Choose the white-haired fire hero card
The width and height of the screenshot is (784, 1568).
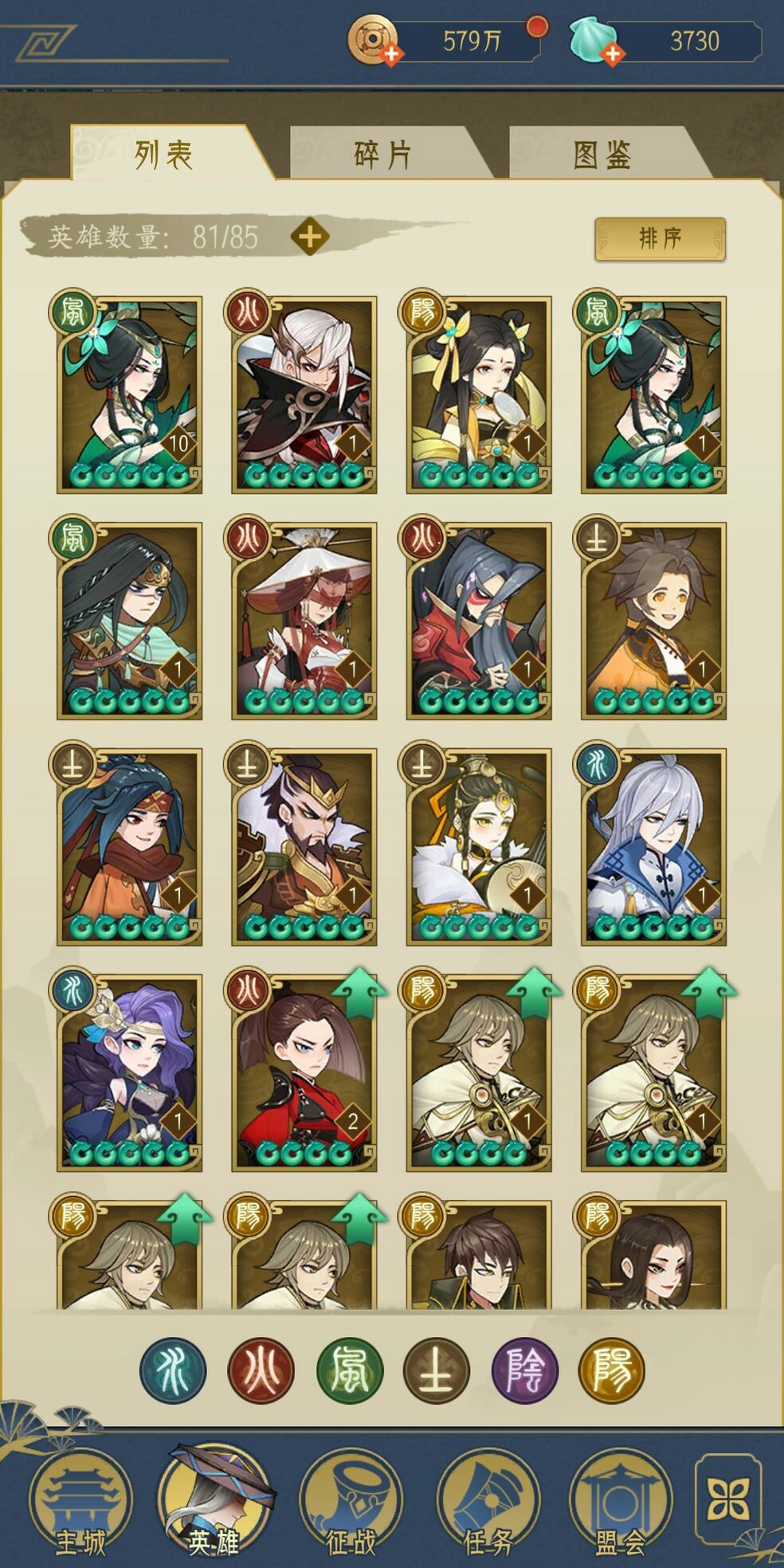click(x=304, y=394)
